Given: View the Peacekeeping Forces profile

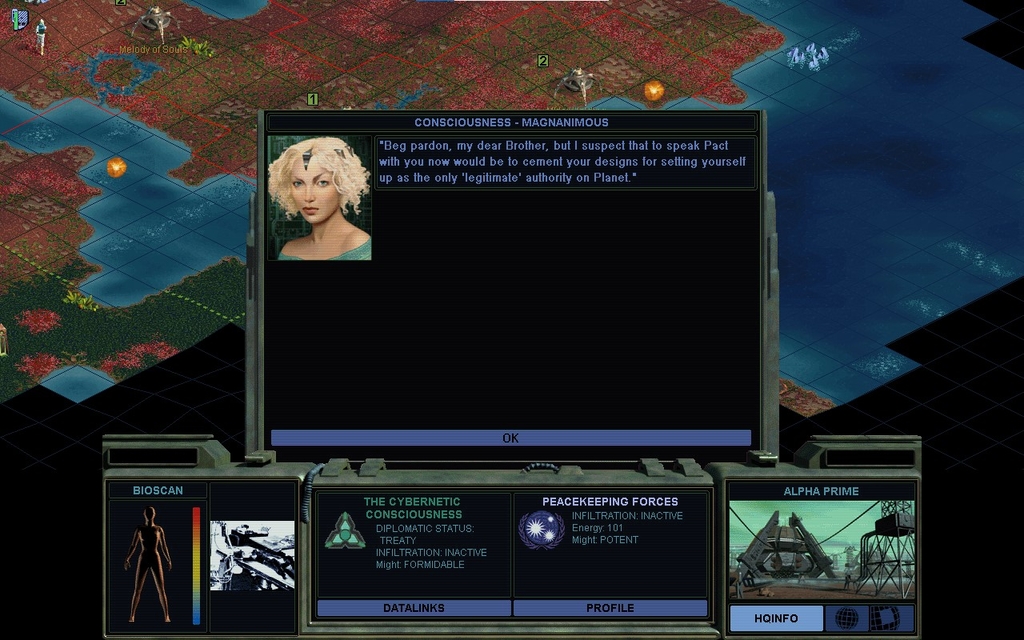Looking at the screenshot, I should (610, 608).
